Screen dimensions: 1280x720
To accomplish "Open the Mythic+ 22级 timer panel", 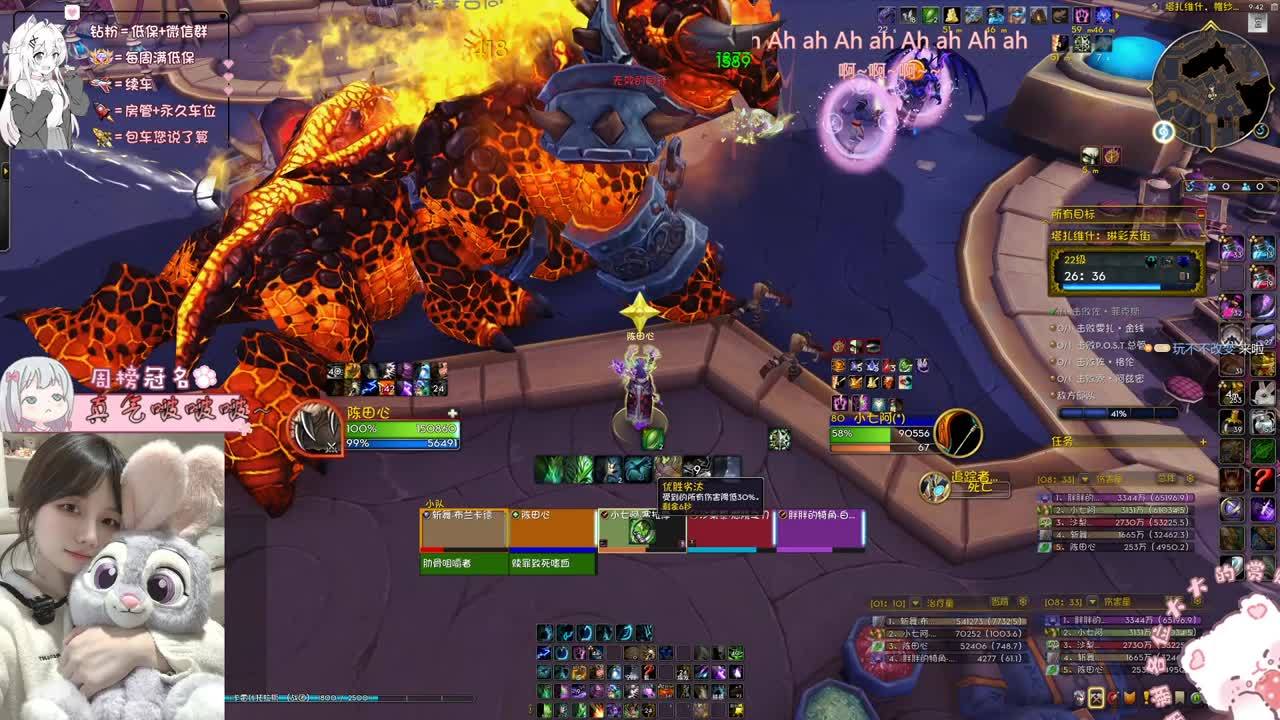I will point(1126,270).
